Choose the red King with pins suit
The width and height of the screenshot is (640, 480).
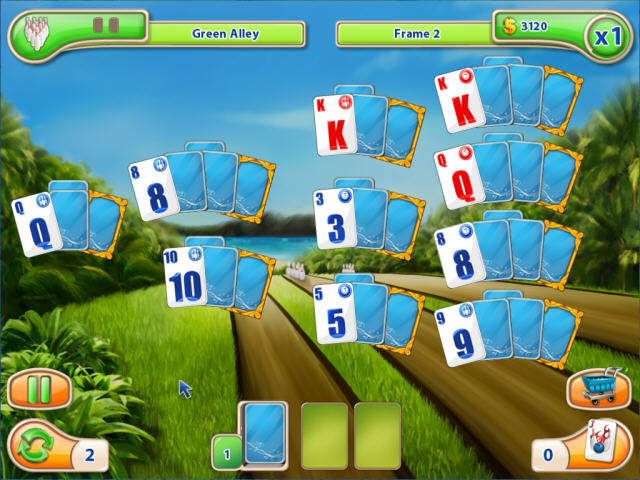335,125
